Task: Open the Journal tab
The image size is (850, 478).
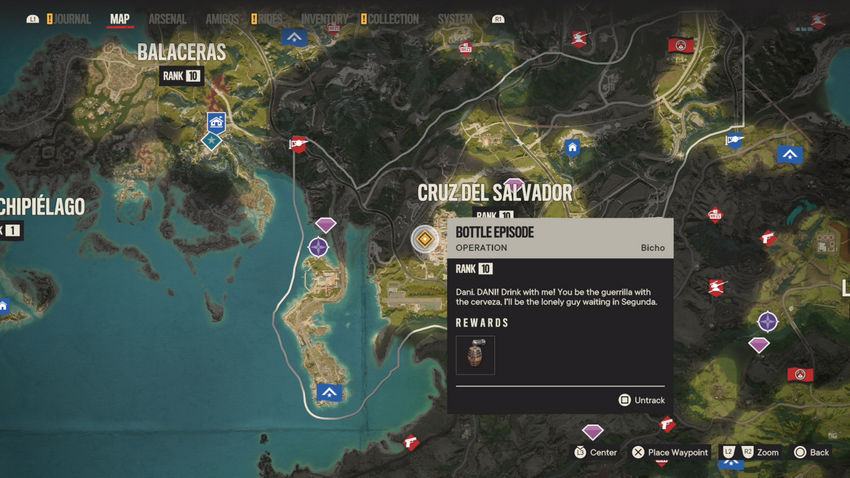Action: (x=71, y=18)
